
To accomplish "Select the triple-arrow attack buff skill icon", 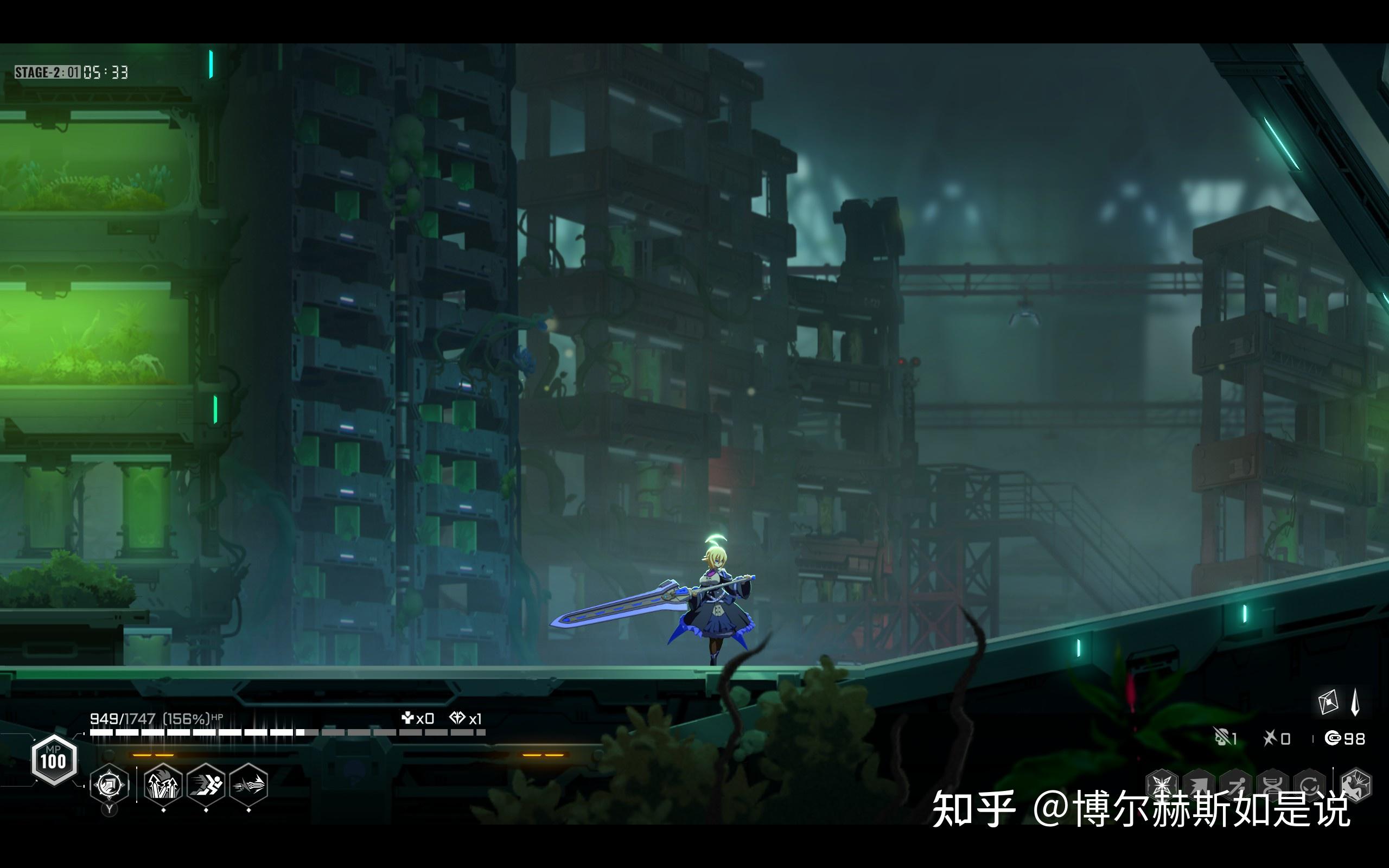I will (x=163, y=783).
